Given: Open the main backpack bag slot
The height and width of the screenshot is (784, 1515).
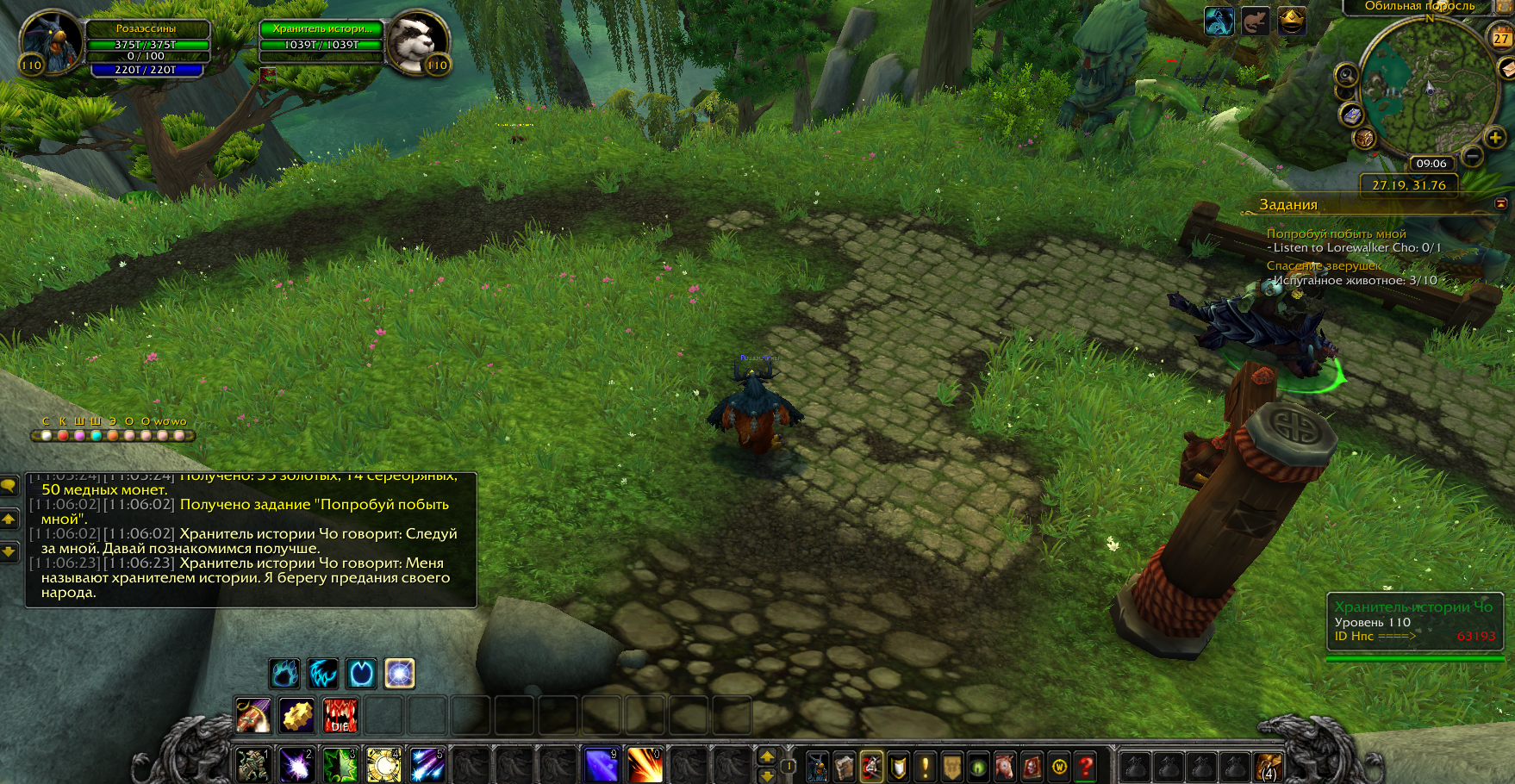Looking at the screenshot, I should coord(1269,766).
